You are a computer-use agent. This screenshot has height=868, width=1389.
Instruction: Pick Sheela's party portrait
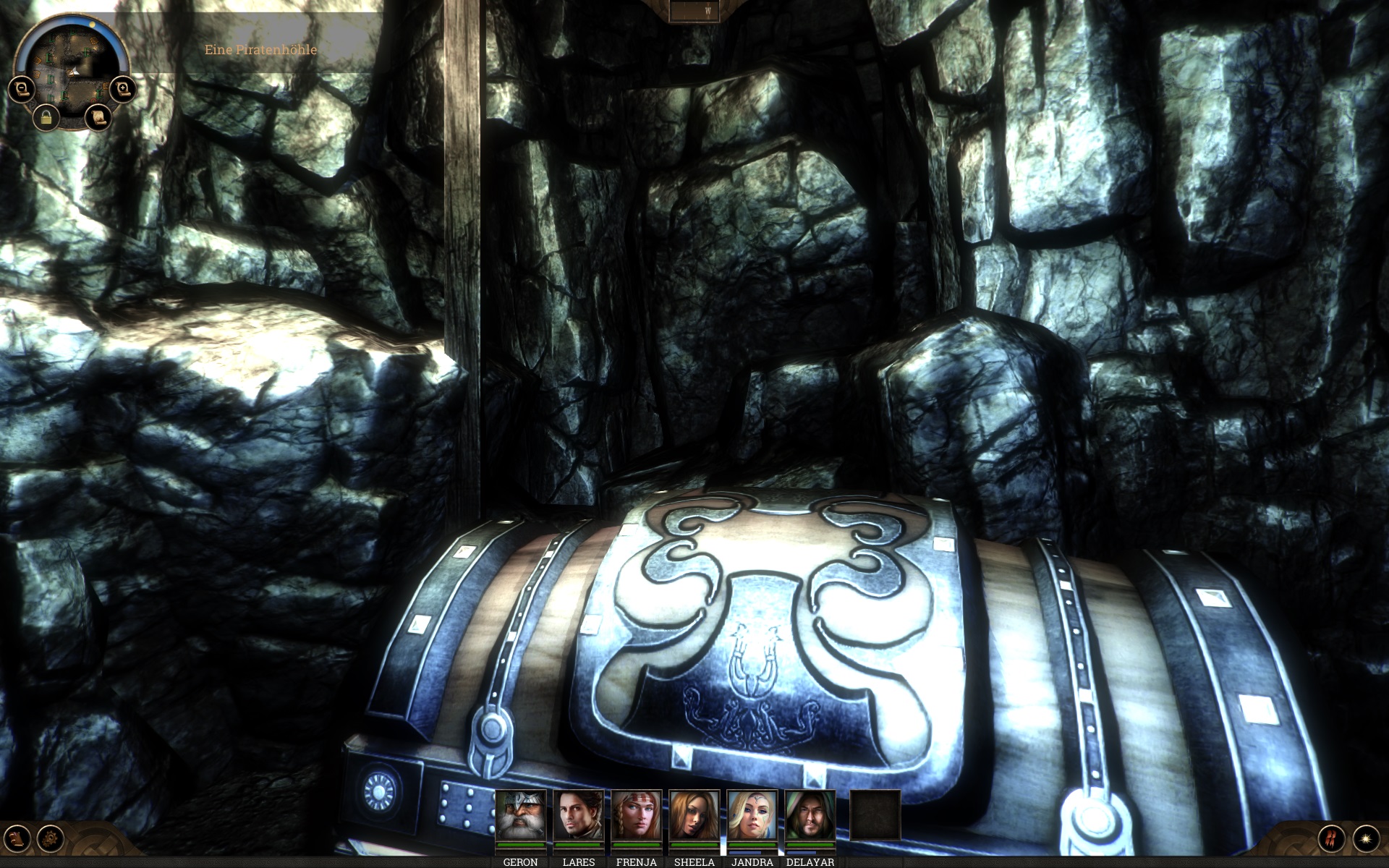click(694, 815)
